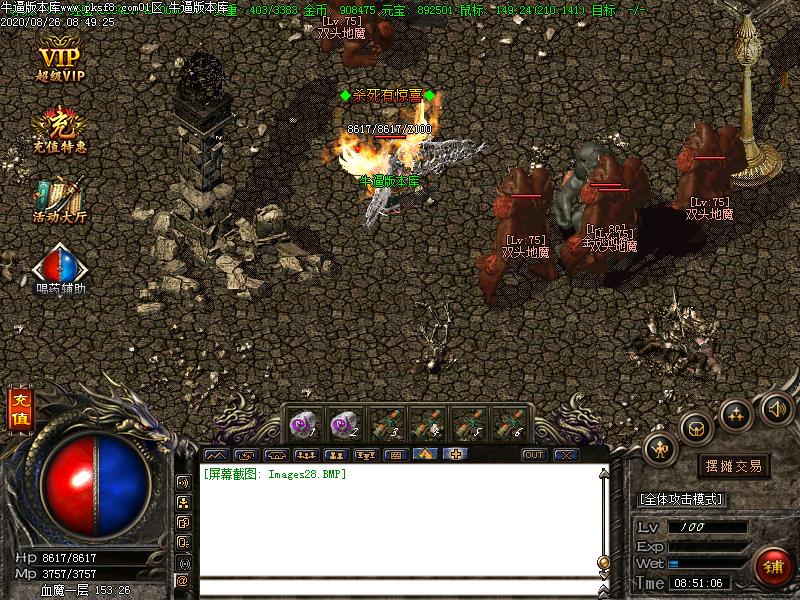800x600 pixels.
Task: Toggle sound with the speaker icon
Action: (x=777, y=407)
